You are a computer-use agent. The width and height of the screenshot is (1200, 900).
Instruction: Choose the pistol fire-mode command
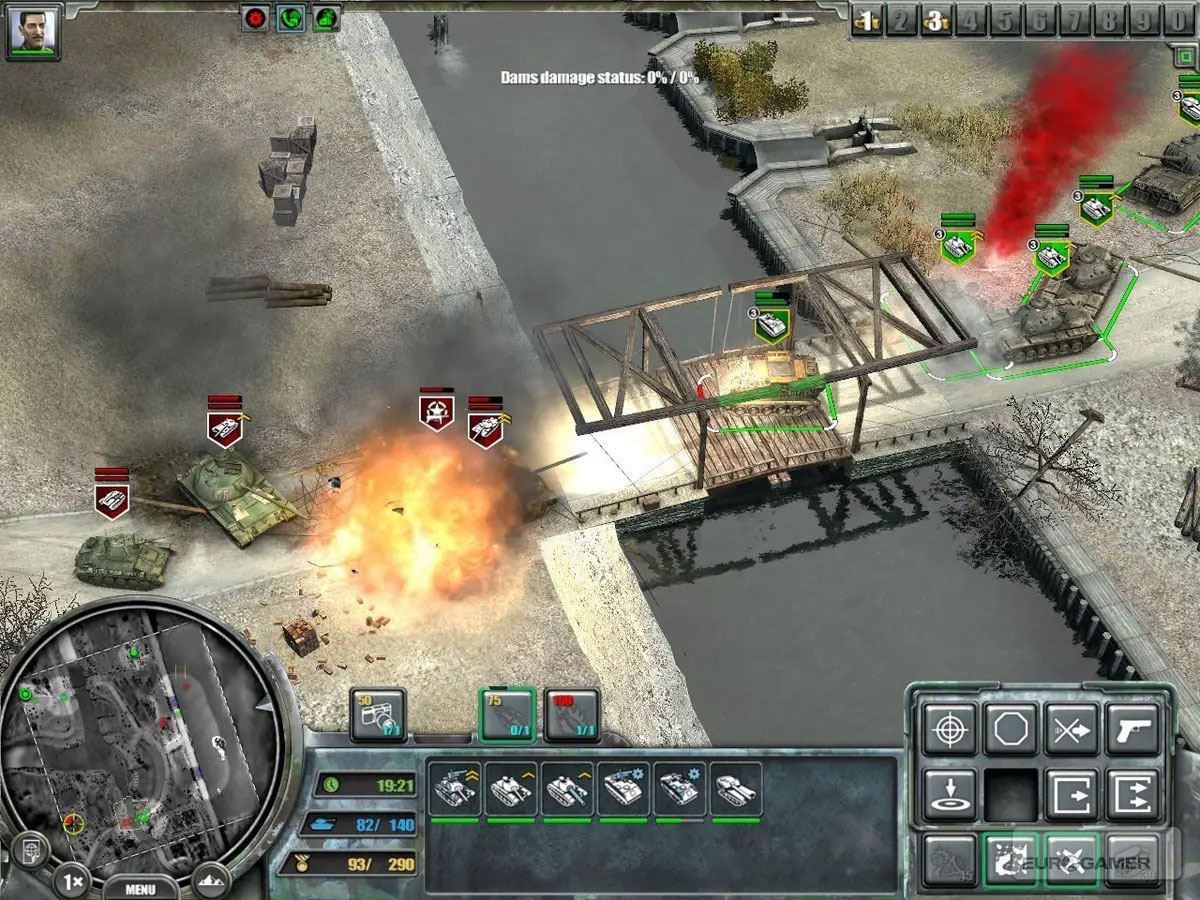1133,729
